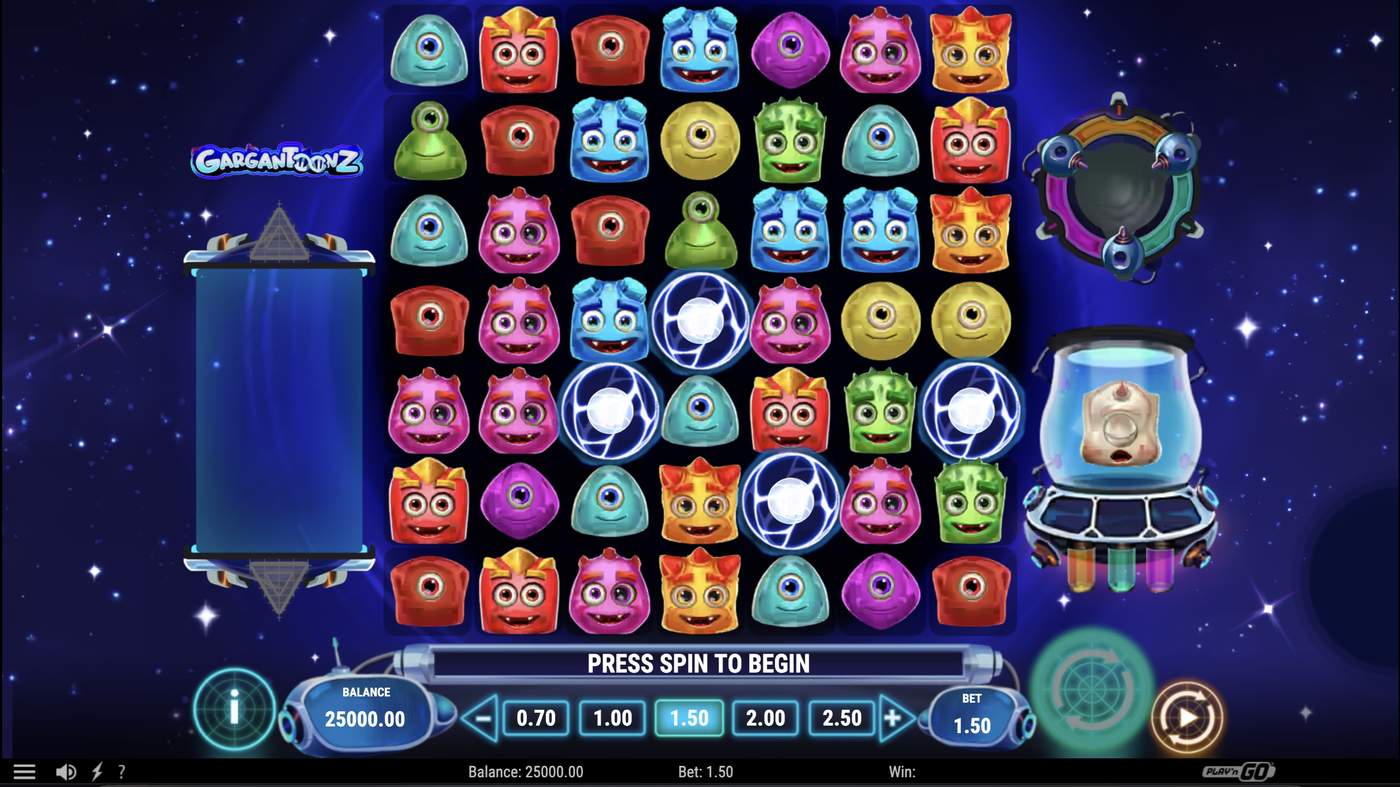Click the wild orb symbol on the grid
Image resolution: width=1400 pixels, height=787 pixels.
tap(700, 320)
